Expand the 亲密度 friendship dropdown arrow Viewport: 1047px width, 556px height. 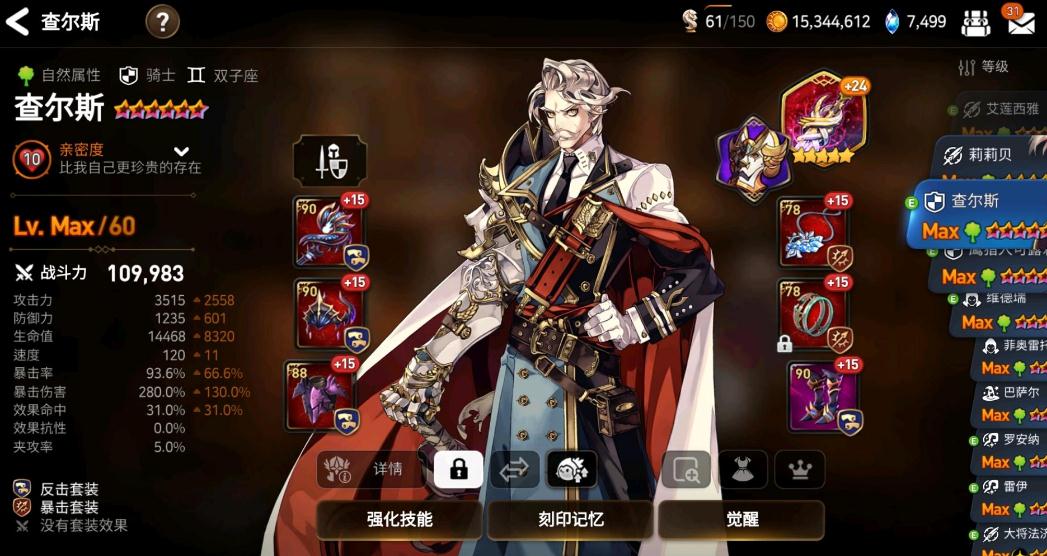pyautogui.click(x=181, y=151)
